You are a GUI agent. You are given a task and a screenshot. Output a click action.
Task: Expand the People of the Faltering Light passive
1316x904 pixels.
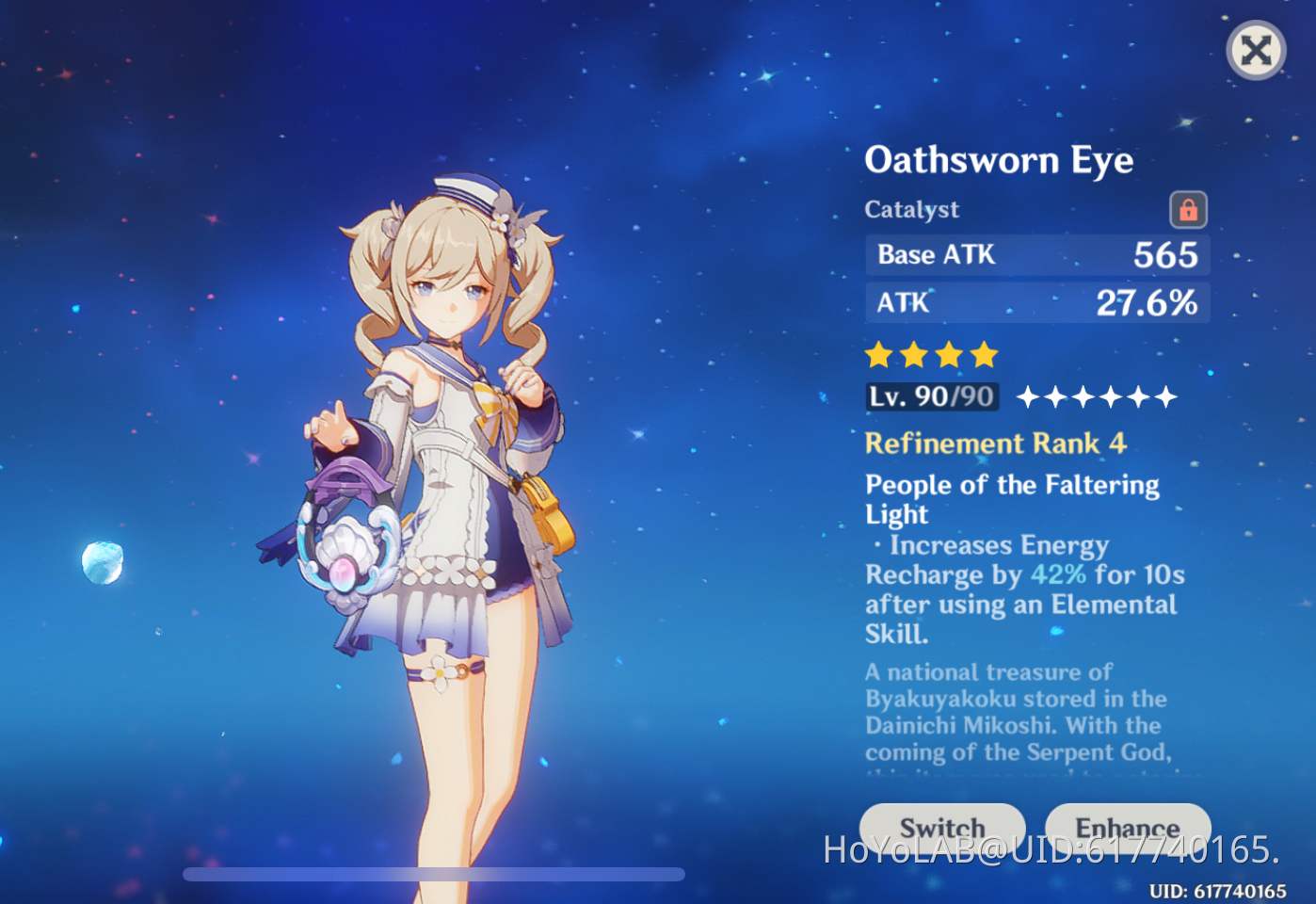coord(1012,499)
